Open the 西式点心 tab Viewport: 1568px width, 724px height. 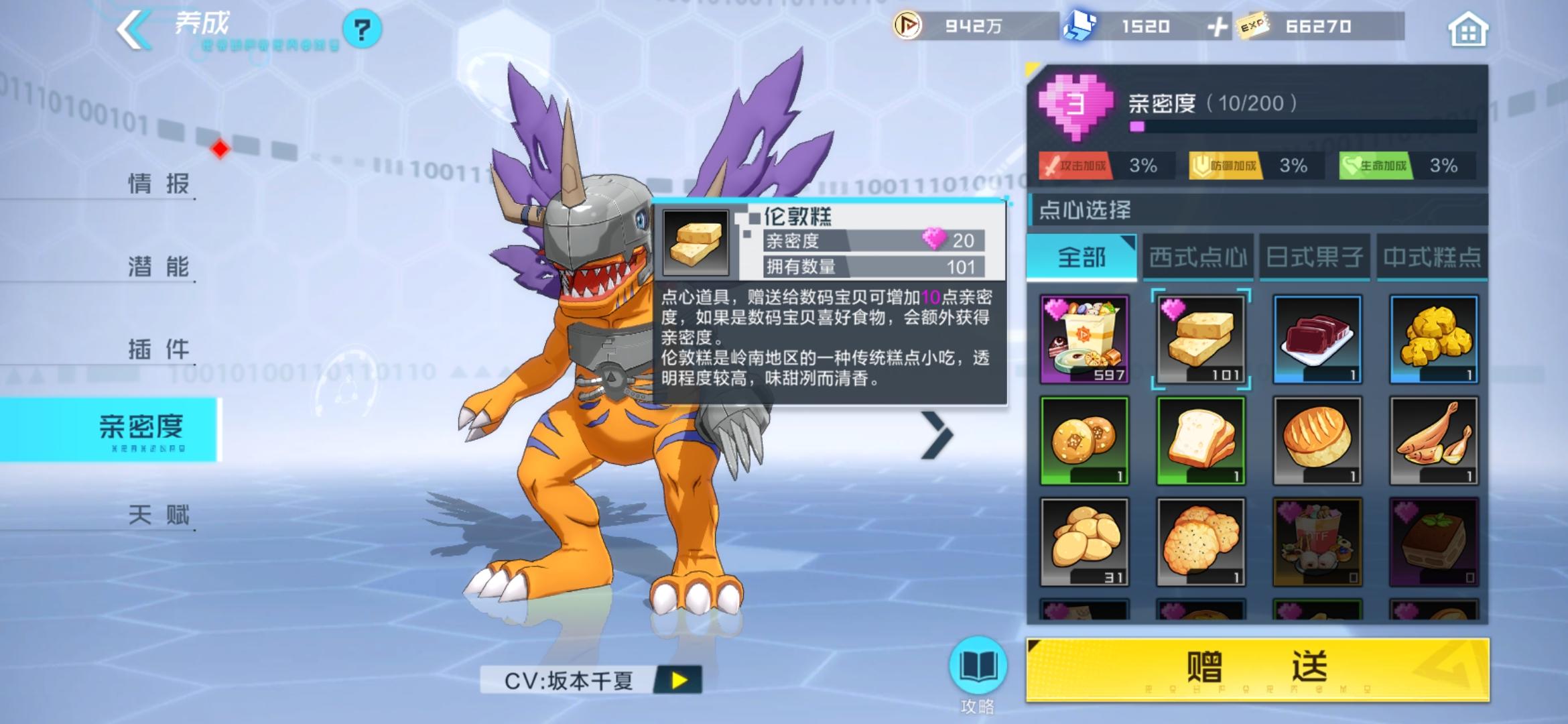[x=1198, y=258]
